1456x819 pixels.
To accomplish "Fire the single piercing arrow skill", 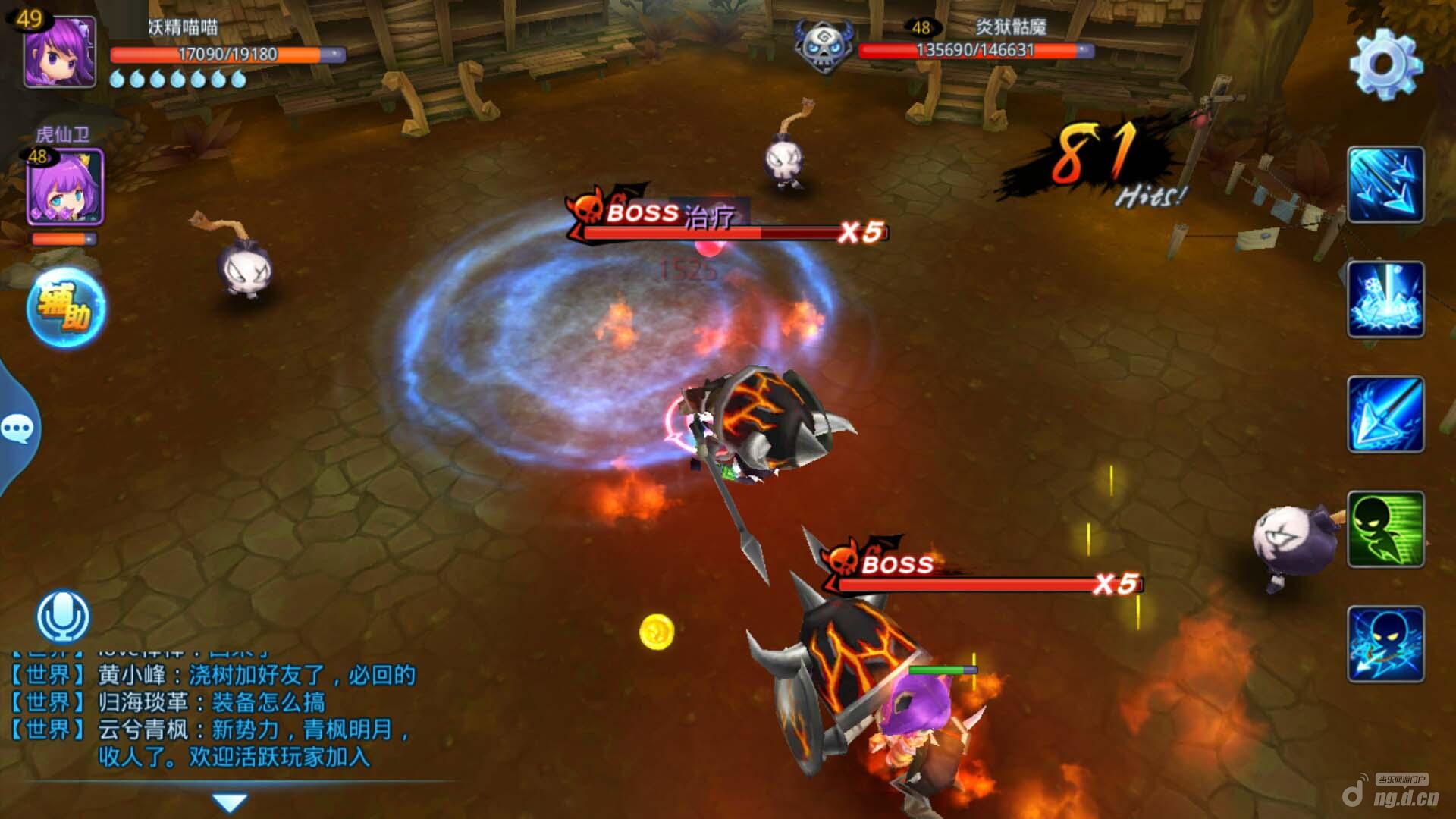I will (1385, 415).
